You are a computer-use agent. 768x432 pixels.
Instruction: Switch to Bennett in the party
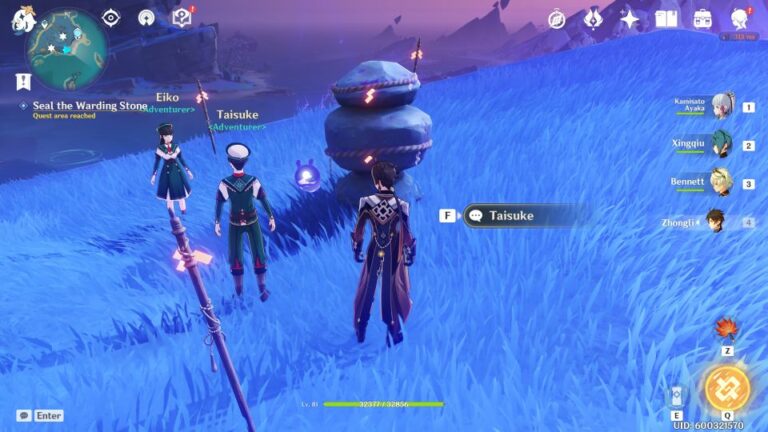(x=721, y=183)
